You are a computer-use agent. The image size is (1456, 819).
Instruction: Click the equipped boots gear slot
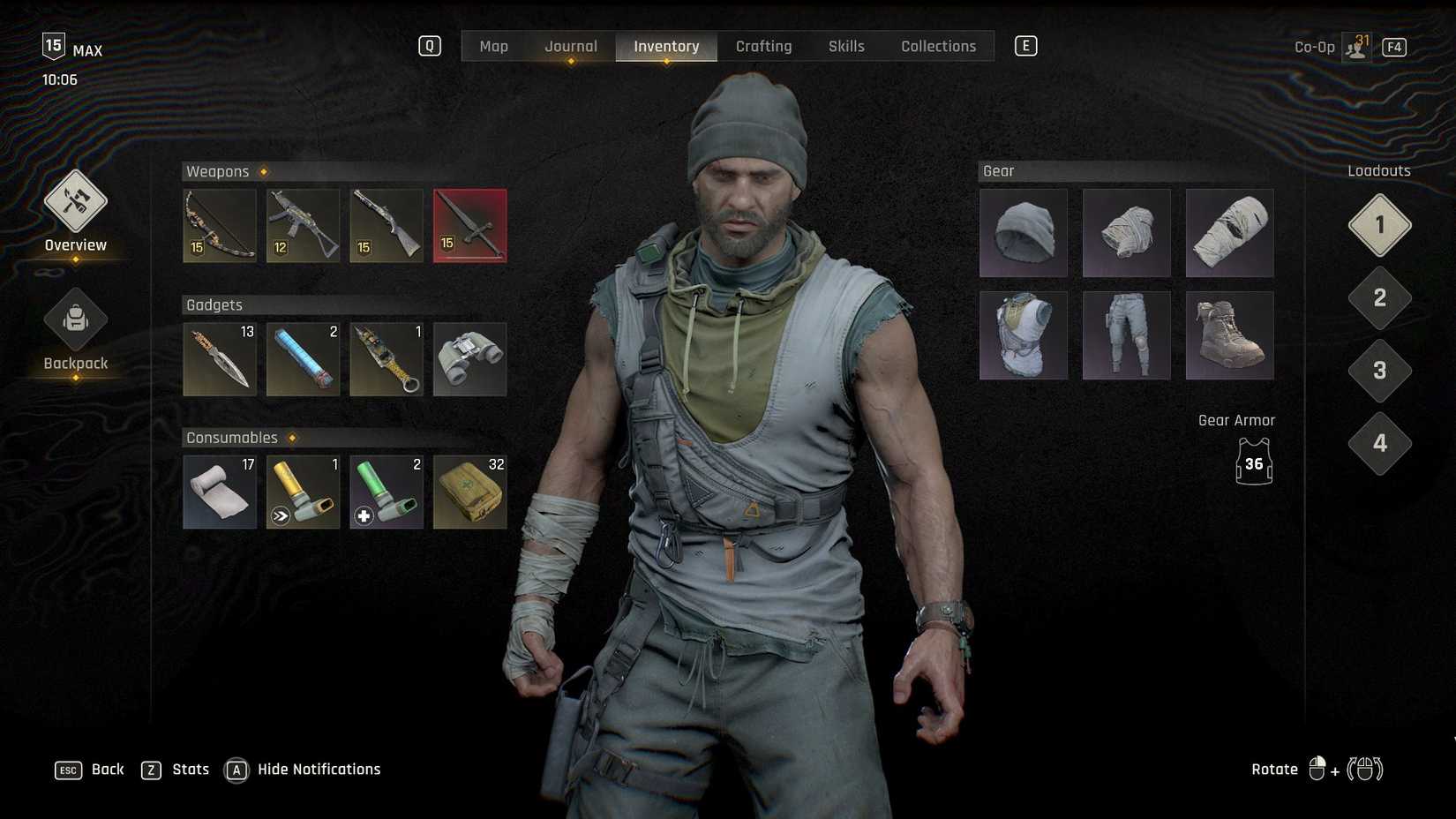pos(1229,334)
